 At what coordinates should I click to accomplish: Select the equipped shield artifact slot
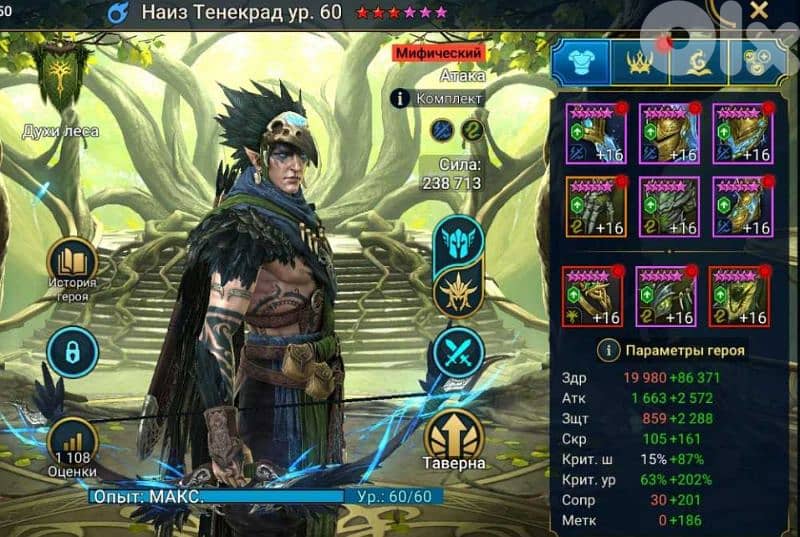(x=743, y=133)
